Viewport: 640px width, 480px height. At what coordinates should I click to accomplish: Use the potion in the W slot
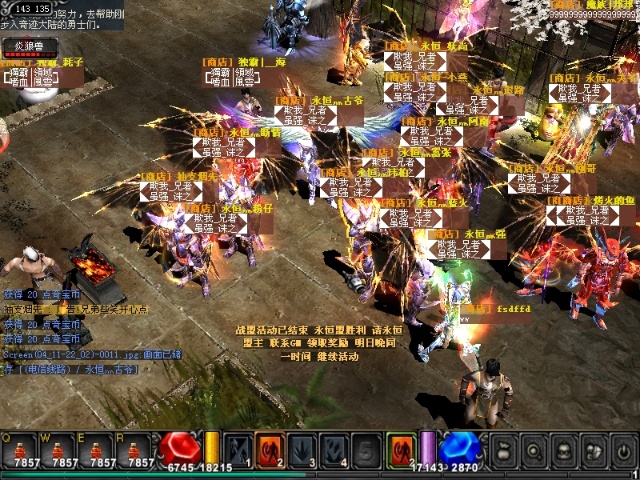click(63, 448)
